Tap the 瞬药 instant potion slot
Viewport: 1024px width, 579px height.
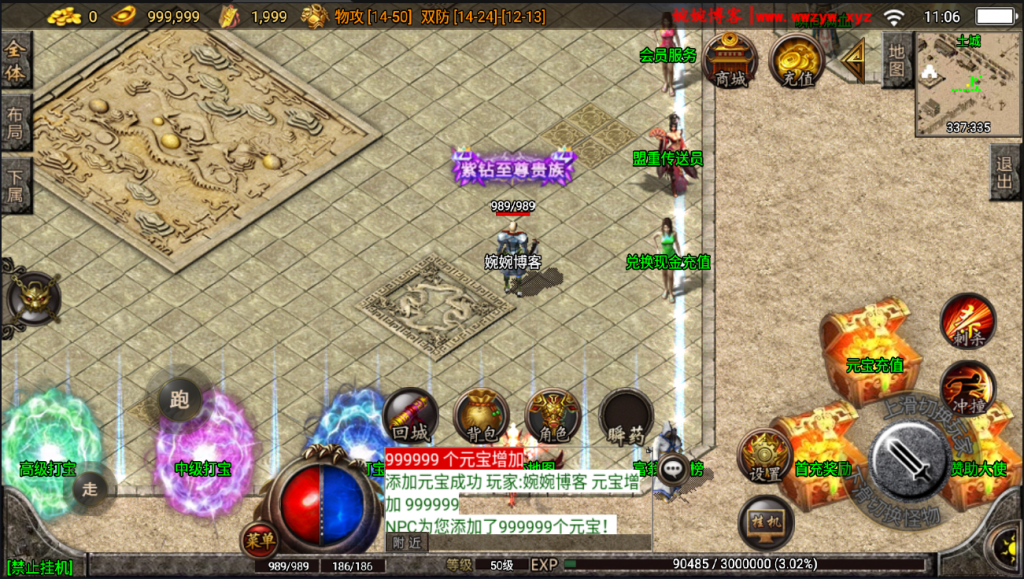pyautogui.click(x=627, y=416)
